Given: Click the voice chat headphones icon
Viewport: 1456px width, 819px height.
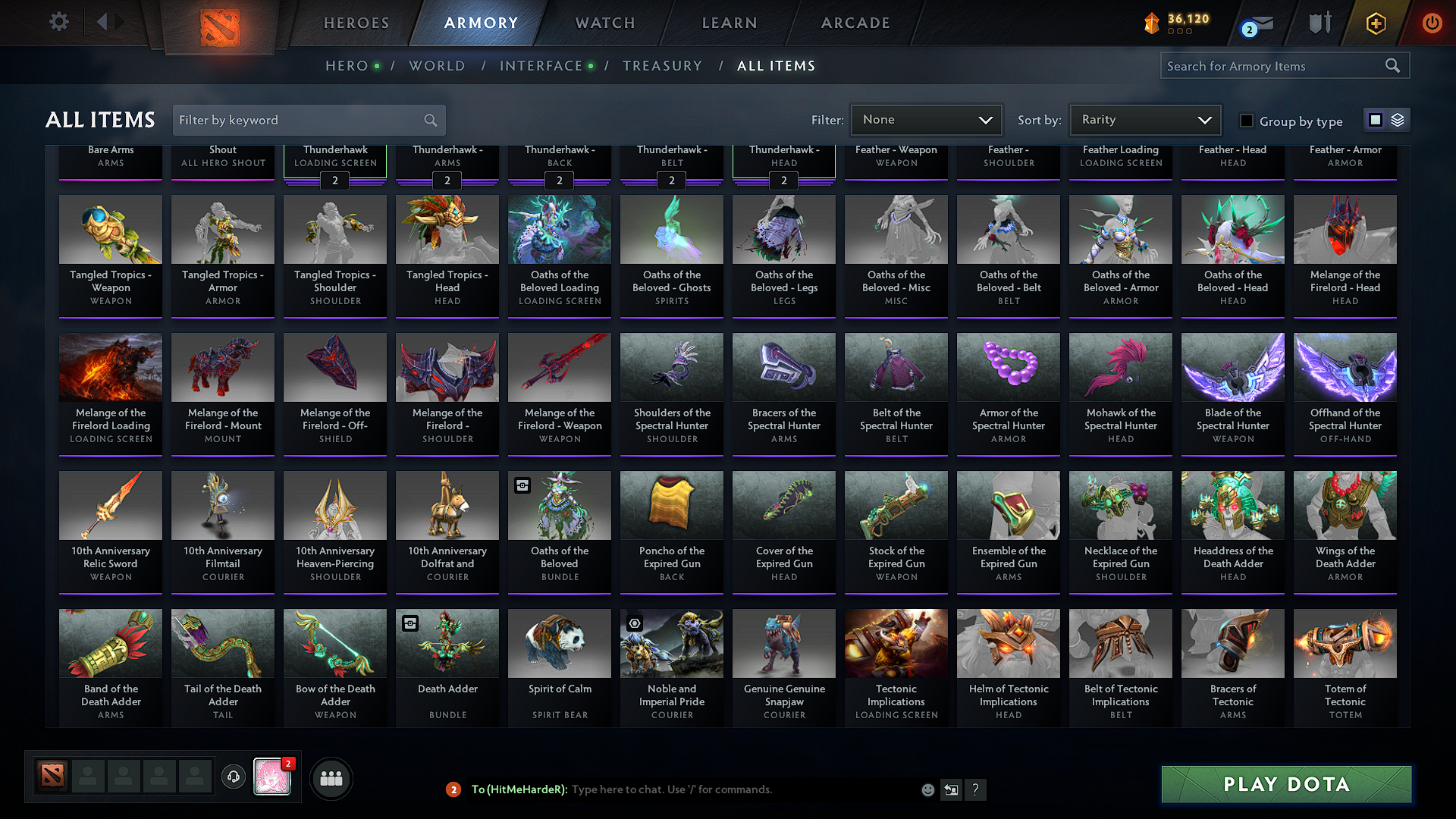Looking at the screenshot, I should [234, 777].
